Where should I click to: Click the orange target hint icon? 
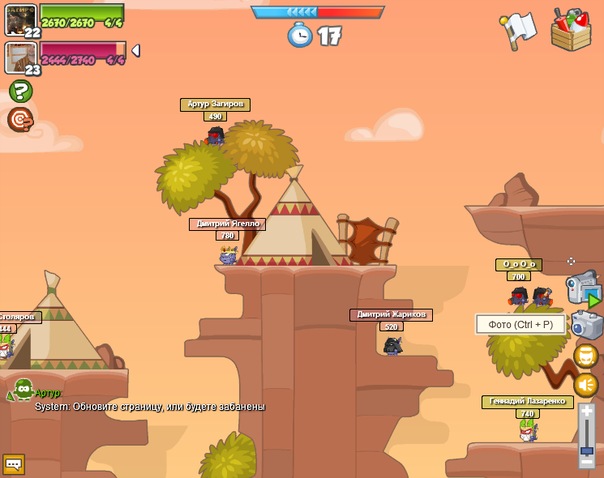pyautogui.click(x=19, y=120)
